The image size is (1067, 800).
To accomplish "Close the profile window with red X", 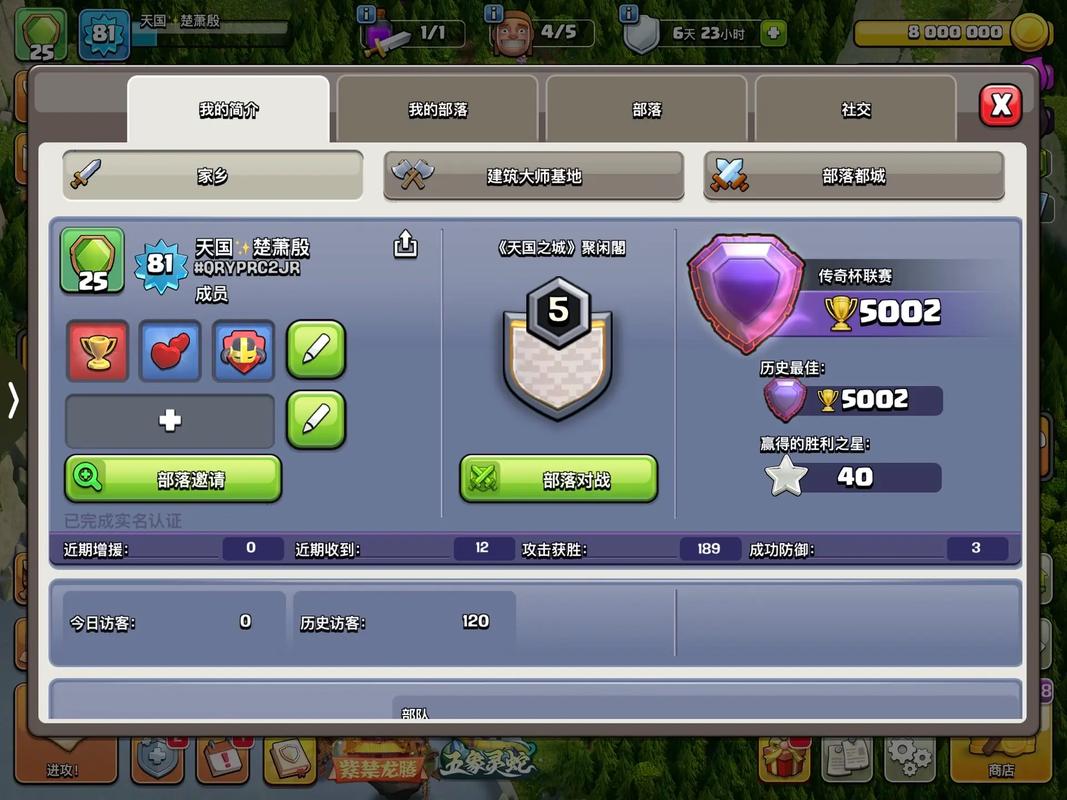I will (x=1000, y=105).
